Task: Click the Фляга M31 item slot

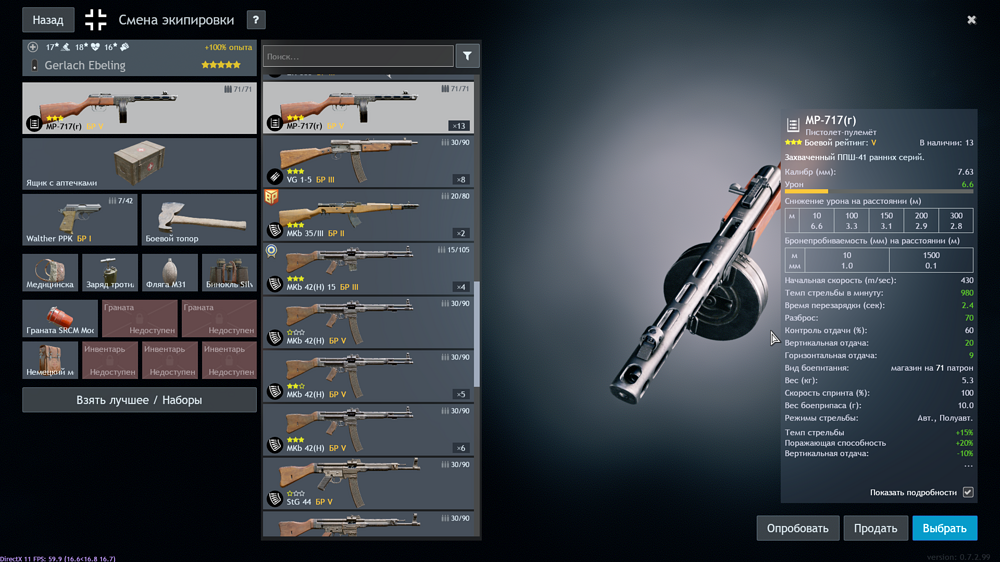Action: [x=169, y=272]
